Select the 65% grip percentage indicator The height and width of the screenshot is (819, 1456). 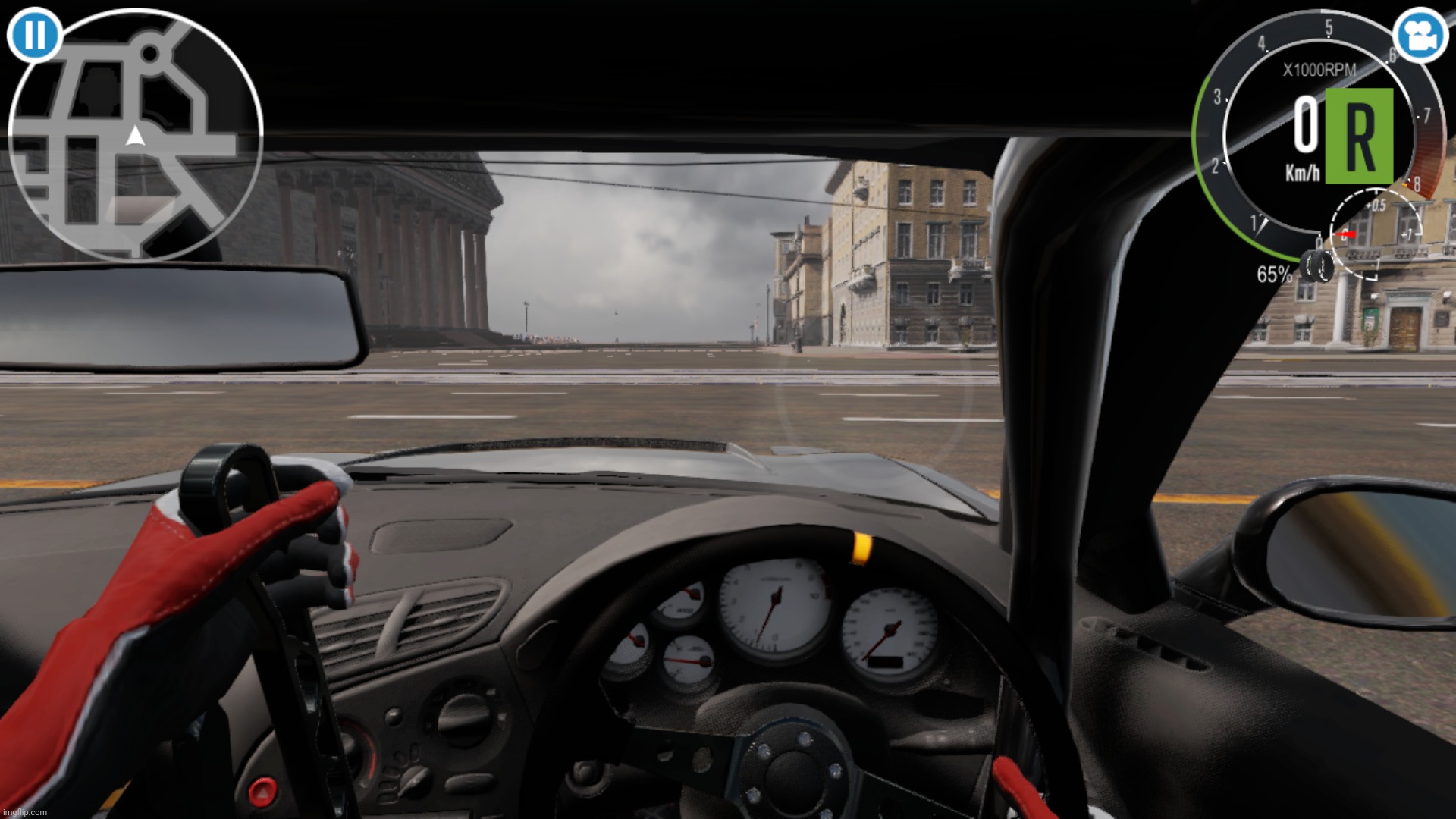(1273, 274)
